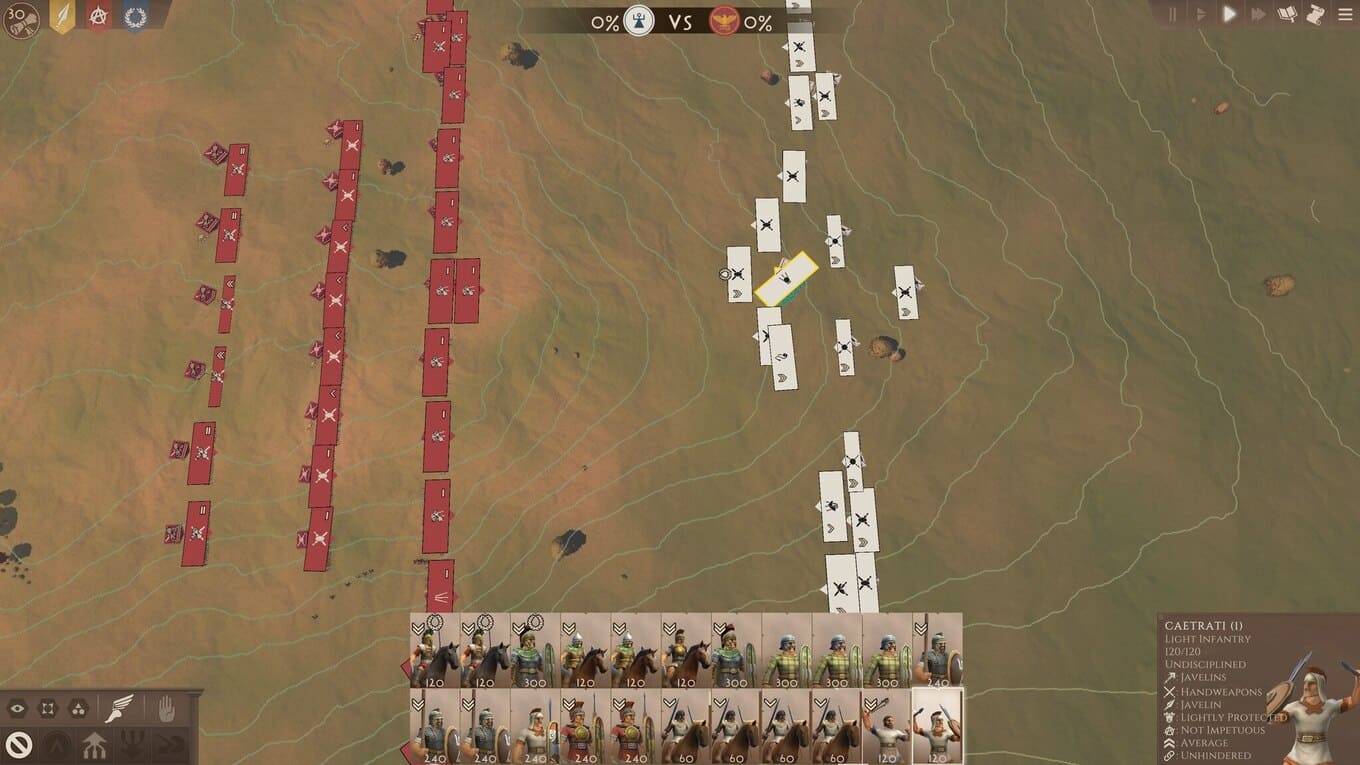
Task: Click the cancel circle-slash order button
Action: (x=19, y=744)
